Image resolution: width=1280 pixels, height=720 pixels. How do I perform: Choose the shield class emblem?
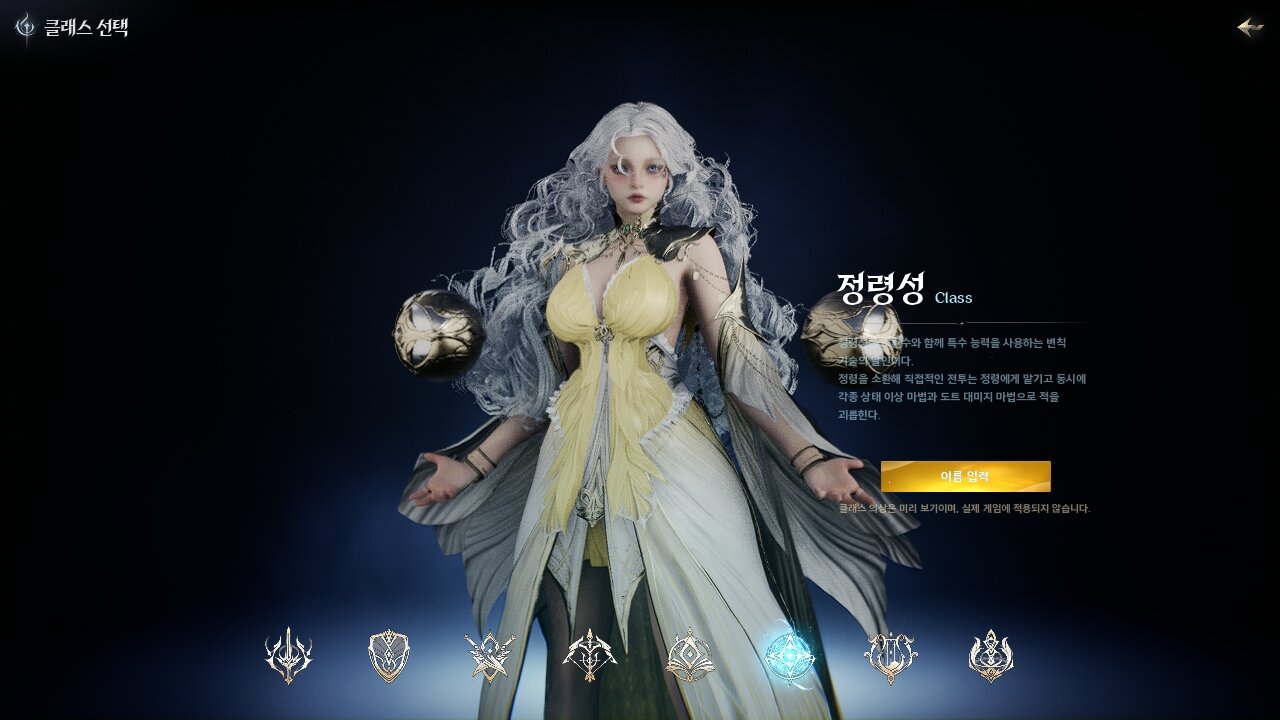tap(389, 656)
